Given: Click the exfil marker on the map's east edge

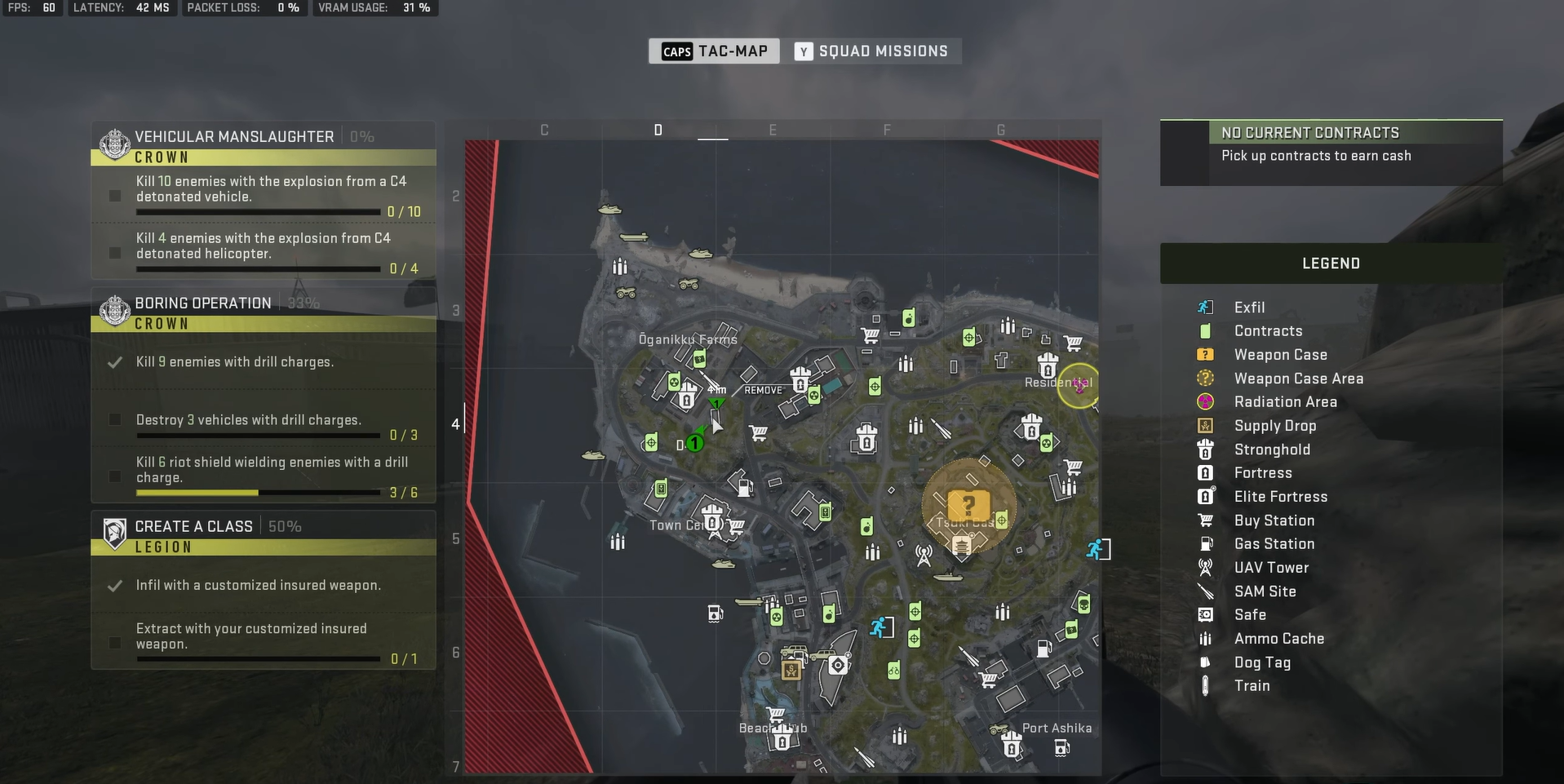Looking at the screenshot, I should pyautogui.click(x=1096, y=549).
